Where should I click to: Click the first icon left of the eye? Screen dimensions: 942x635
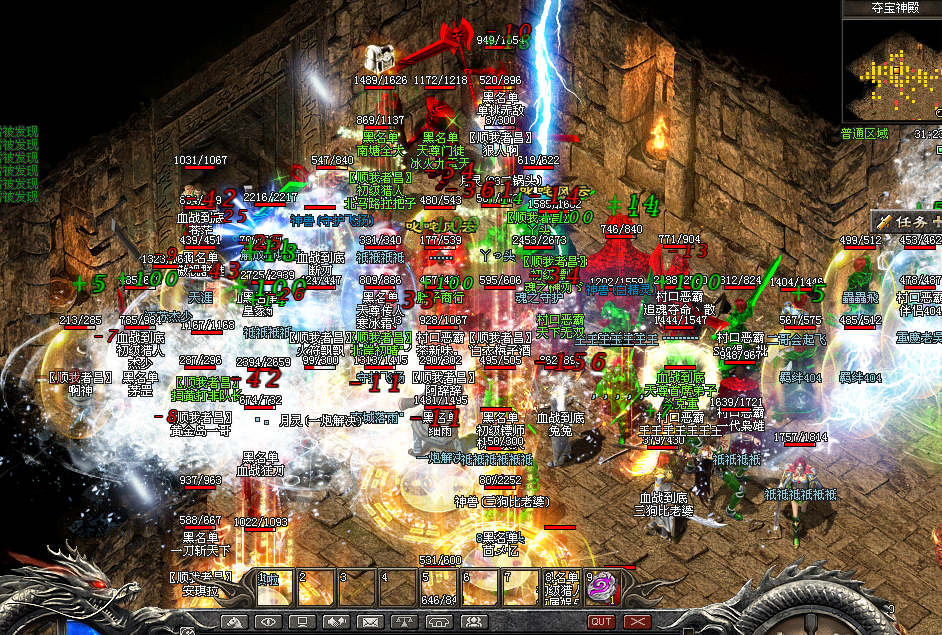click(x=234, y=621)
